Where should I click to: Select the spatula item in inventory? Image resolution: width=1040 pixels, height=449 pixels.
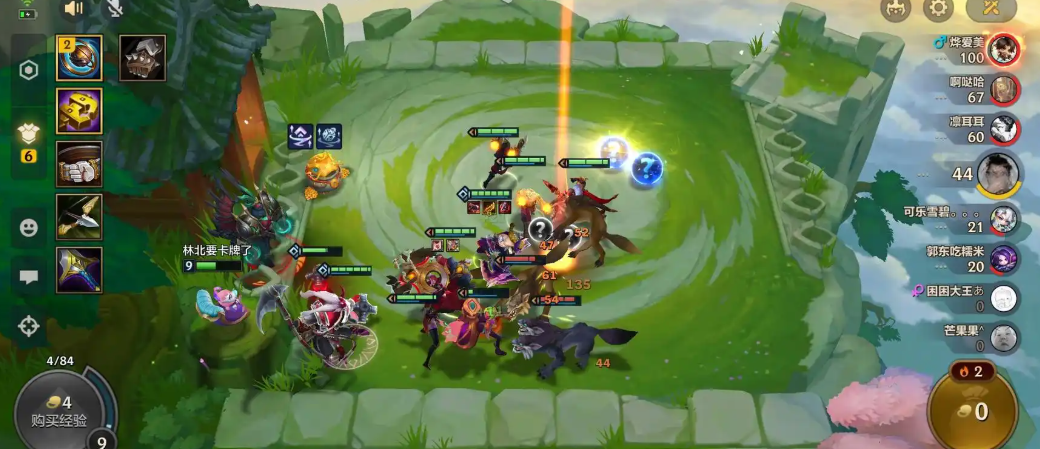[79, 58]
